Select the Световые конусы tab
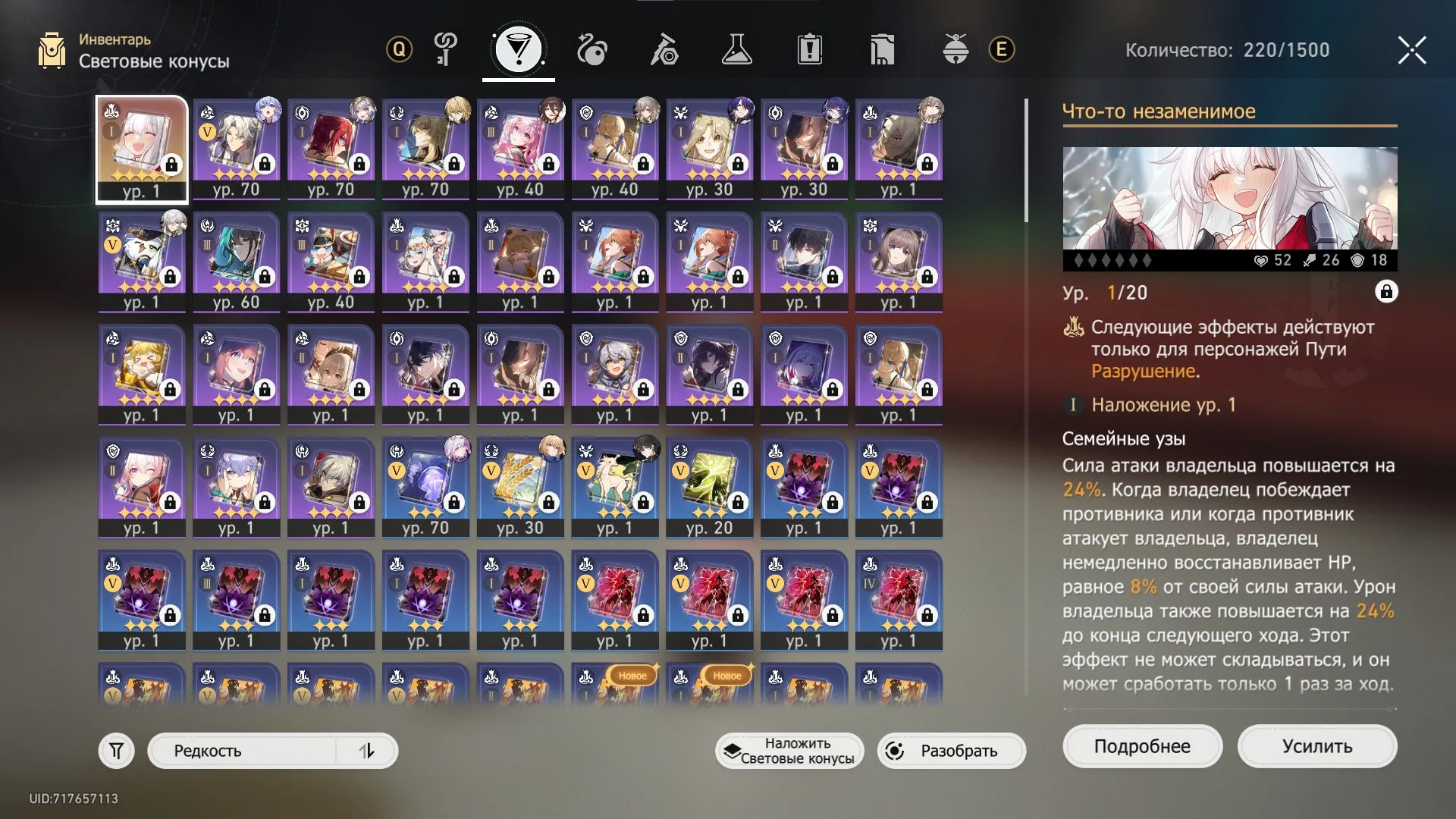Image resolution: width=1456 pixels, height=819 pixels. pos(519,51)
